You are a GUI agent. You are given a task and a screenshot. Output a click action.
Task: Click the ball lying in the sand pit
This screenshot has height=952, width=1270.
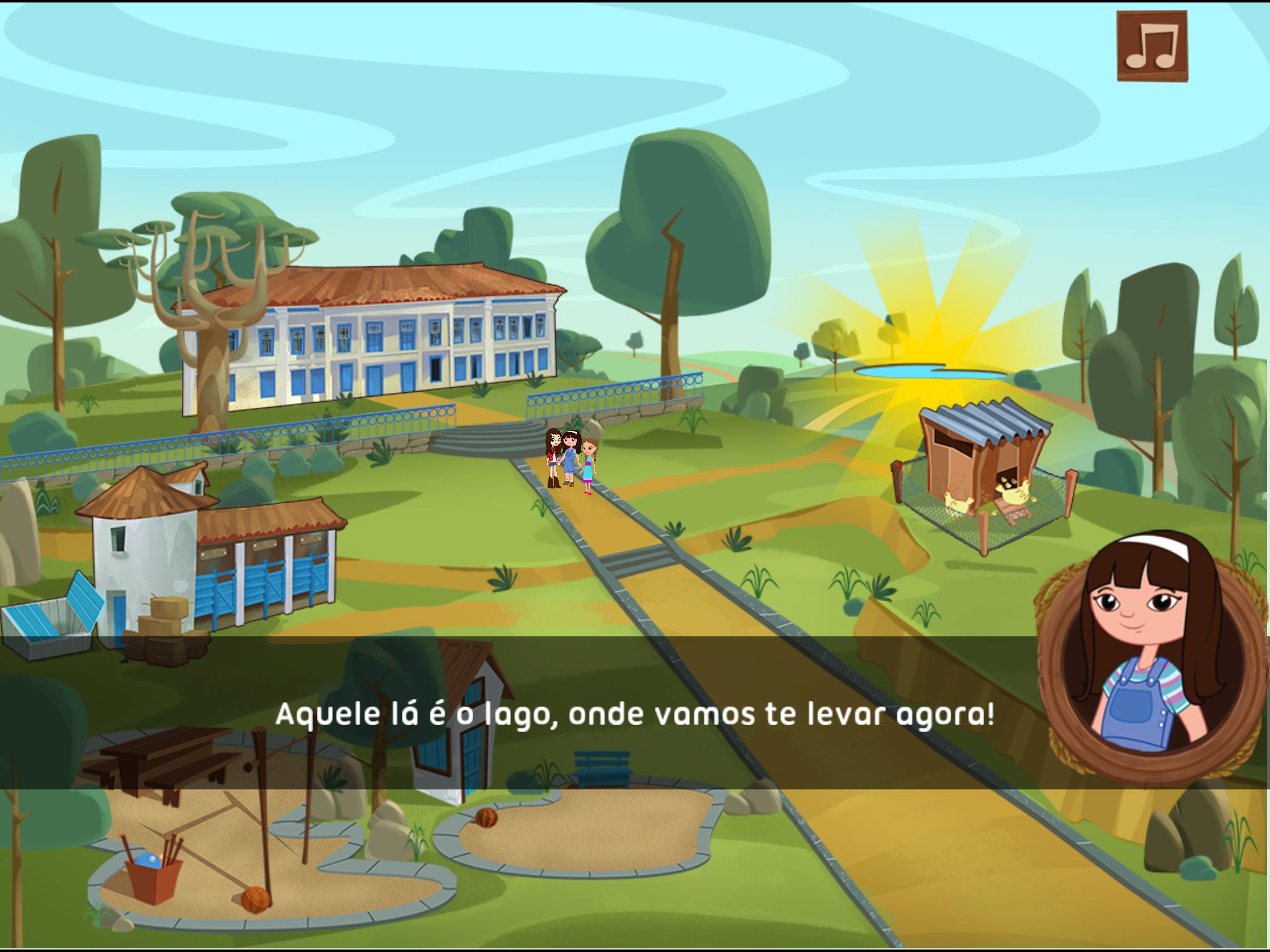(x=255, y=901)
